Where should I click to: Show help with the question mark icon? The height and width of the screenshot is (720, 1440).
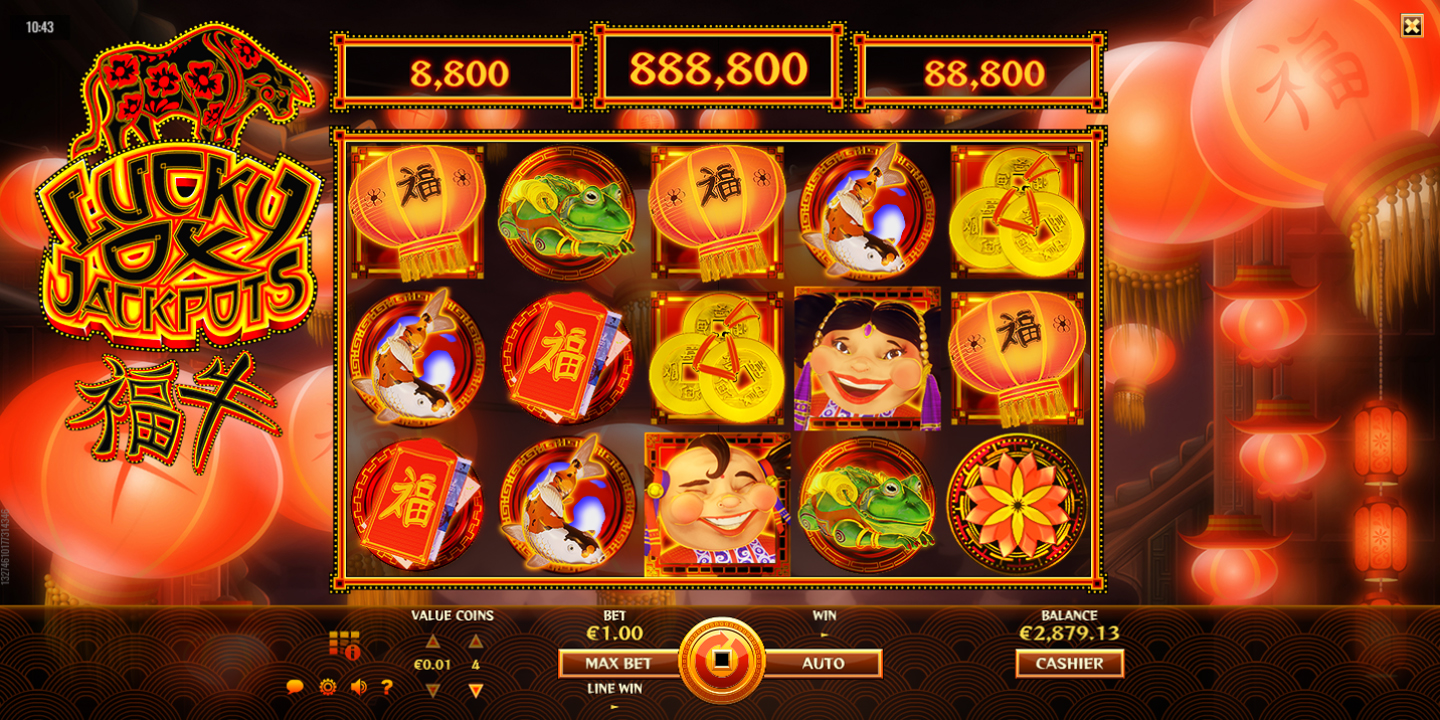tap(387, 687)
